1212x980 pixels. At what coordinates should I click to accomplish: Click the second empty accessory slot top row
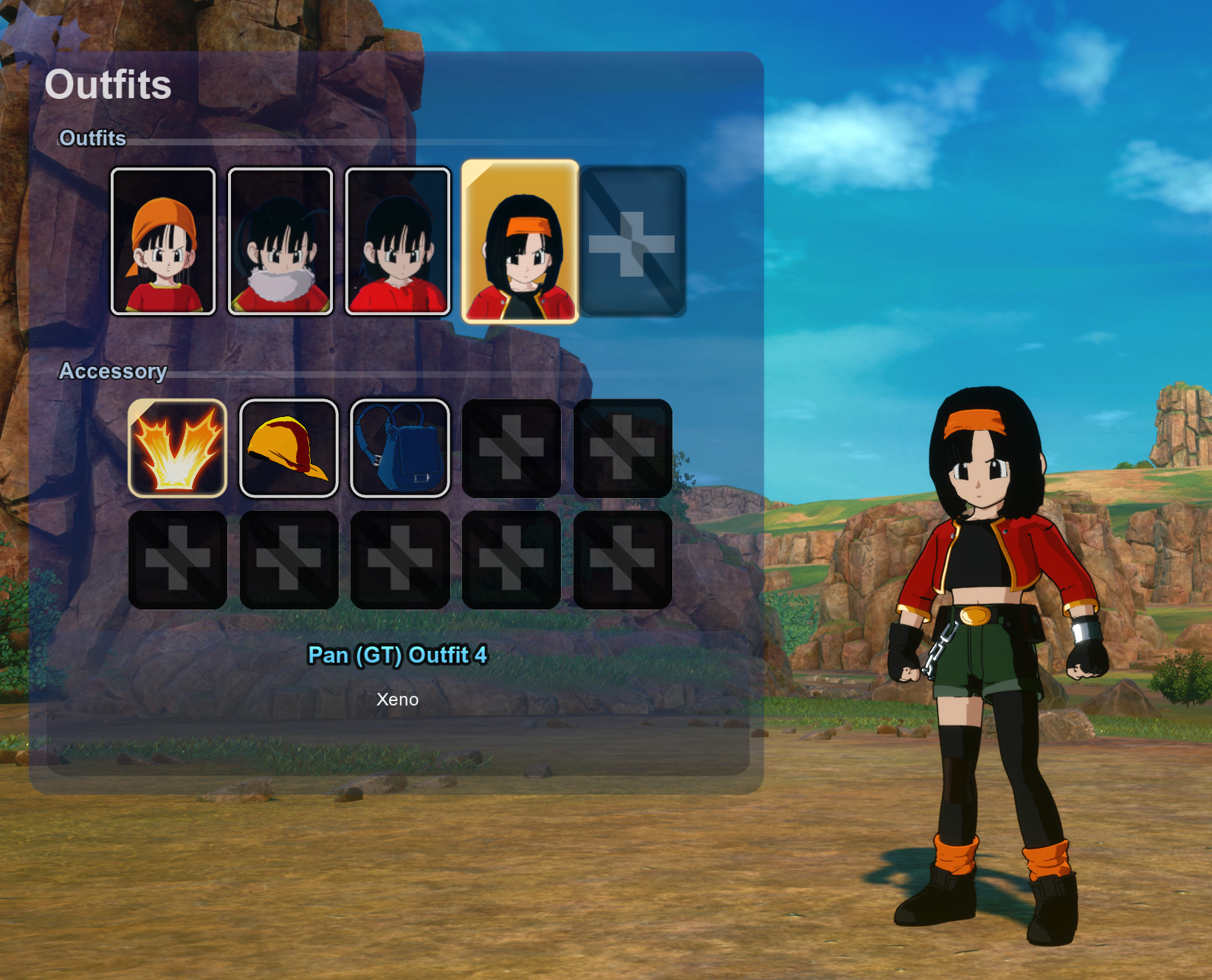[x=622, y=447]
